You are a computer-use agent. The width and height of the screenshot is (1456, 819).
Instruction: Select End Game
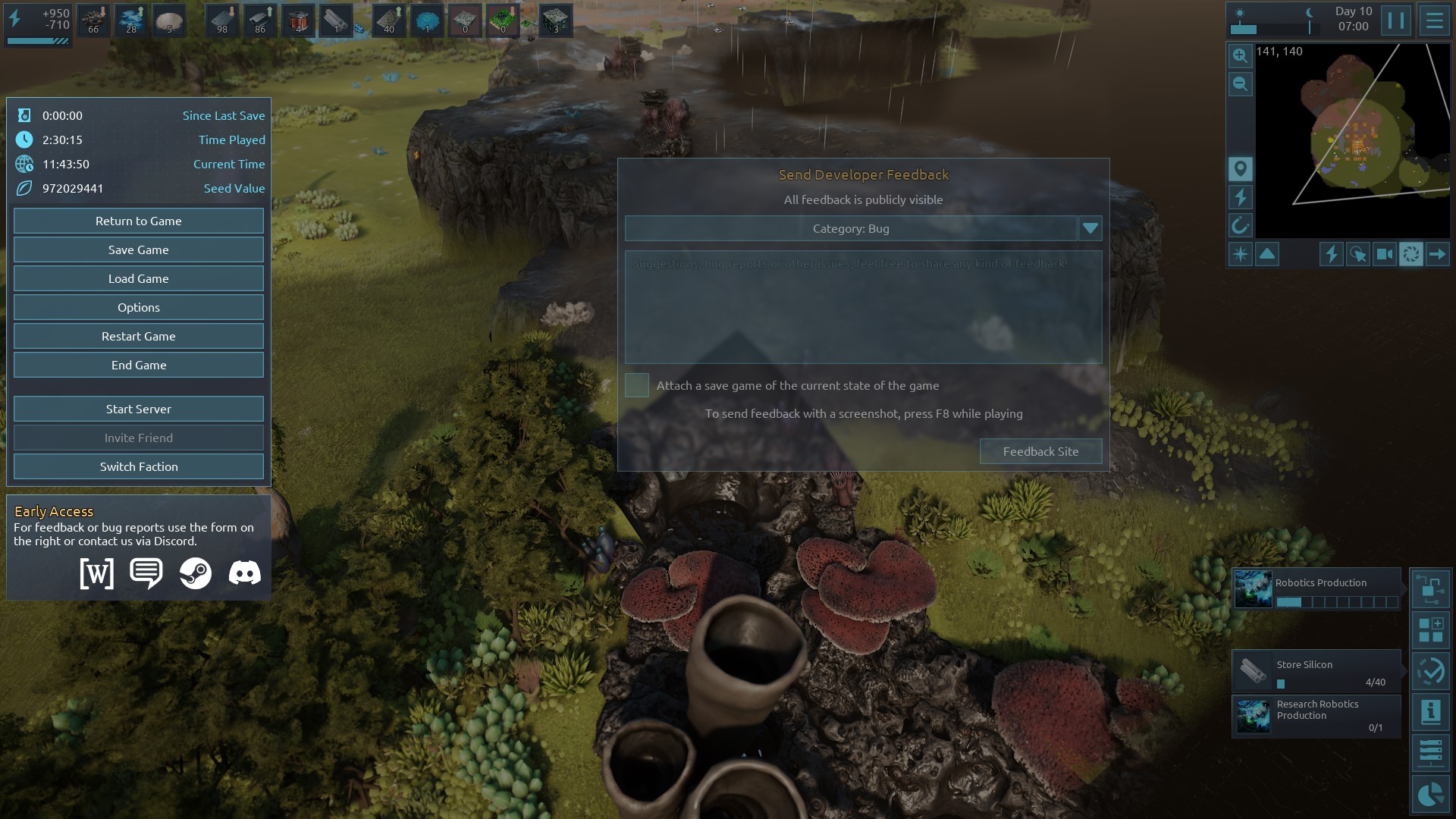click(x=139, y=365)
